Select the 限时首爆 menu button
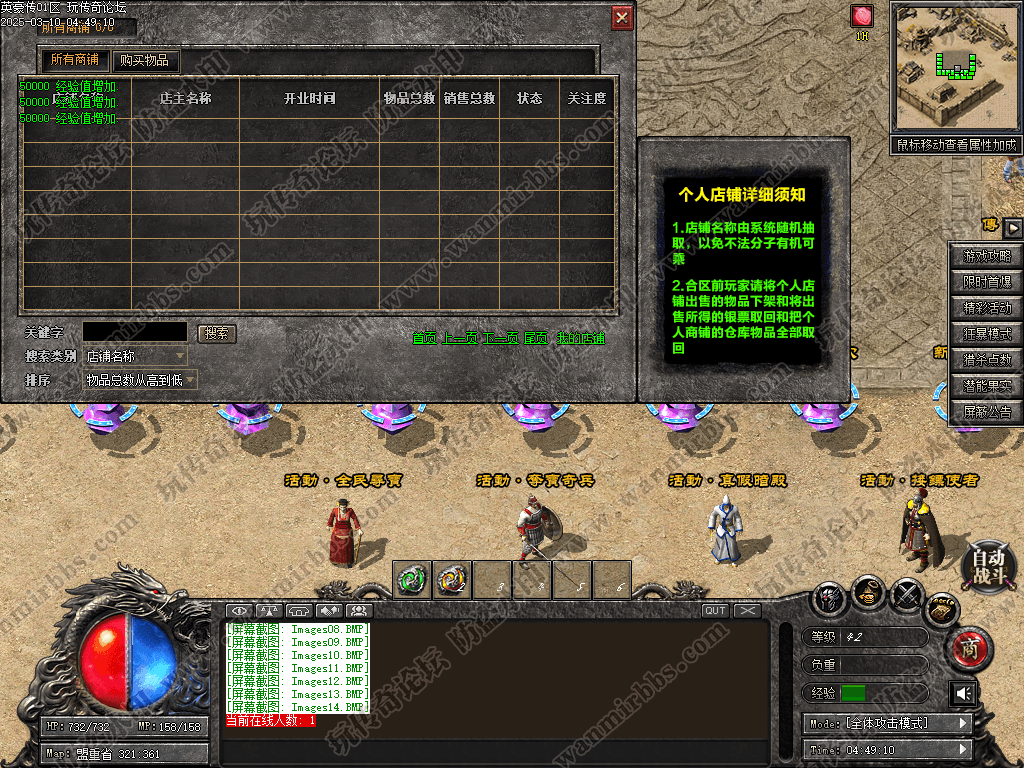Viewport: 1024px width, 768px height. click(x=987, y=282)
